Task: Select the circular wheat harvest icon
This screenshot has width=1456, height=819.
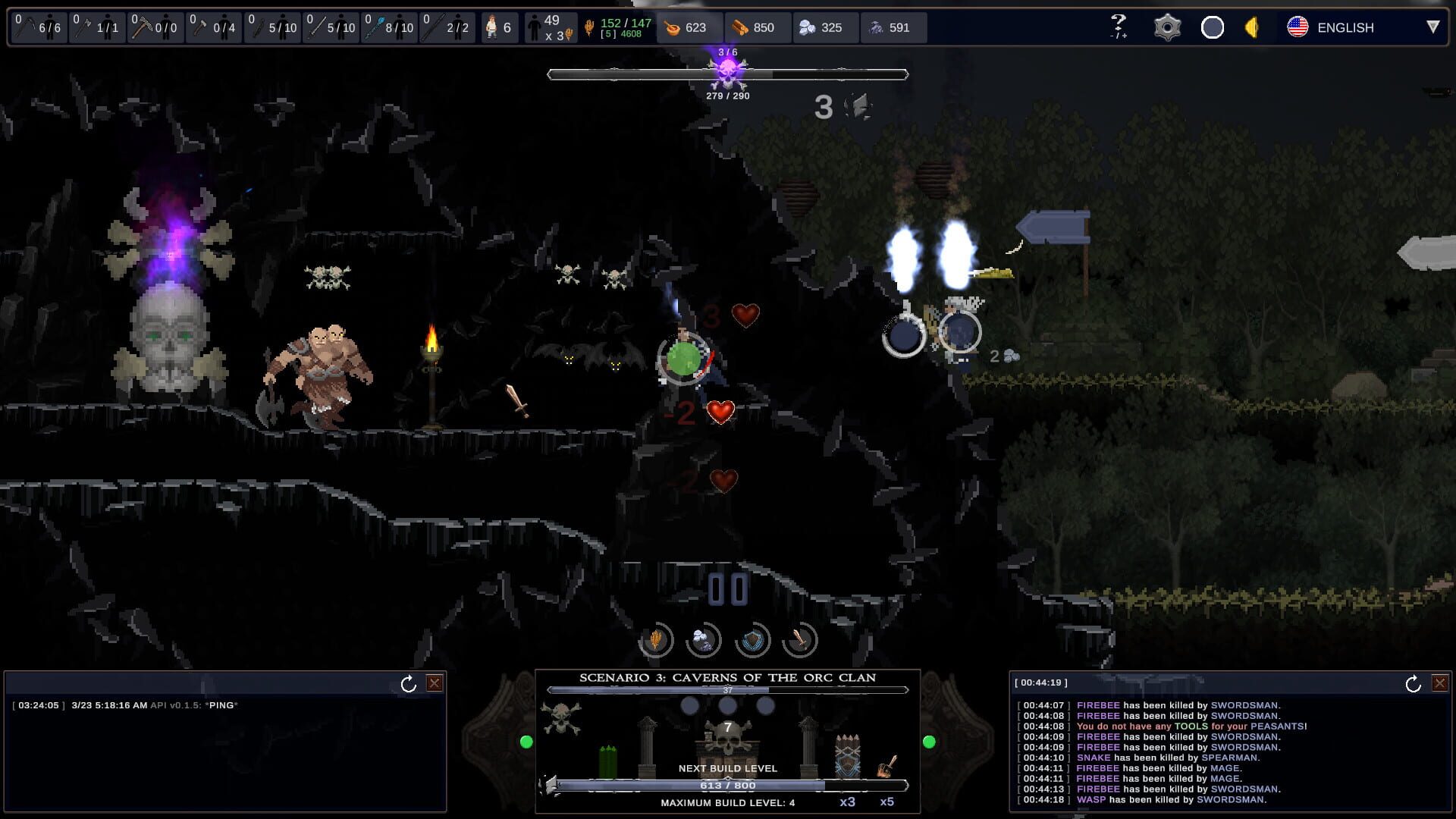Action: (x=657, y=642)
